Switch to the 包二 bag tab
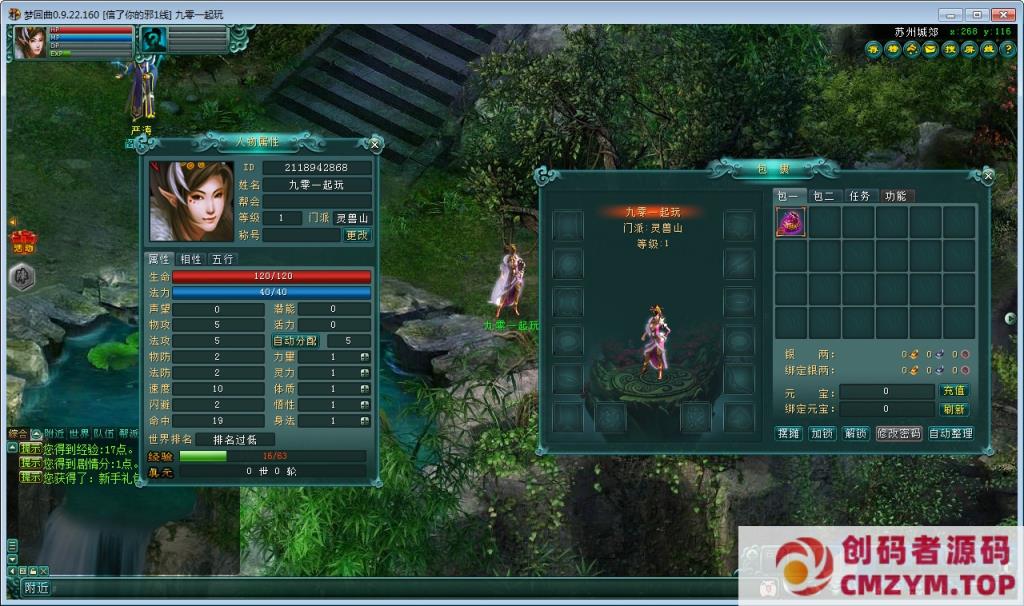 823,196
